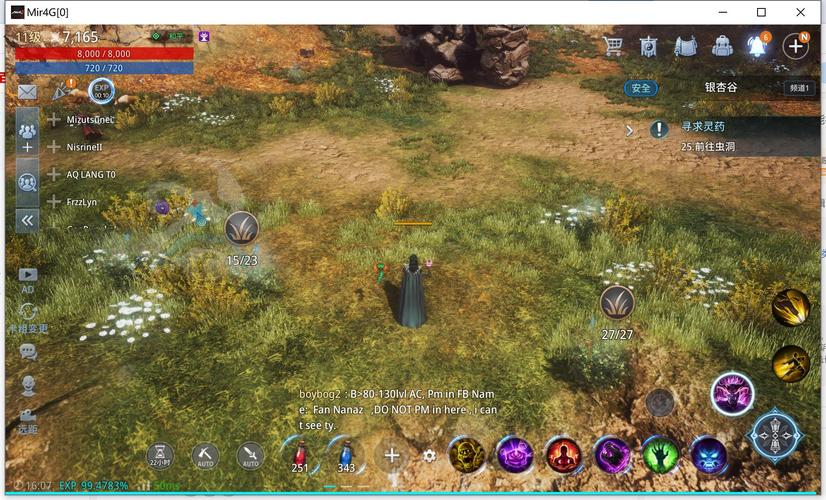Open the shop cart icon
Image resolution: width=826 pixels, height=500 pixels.
pos(613,46)
